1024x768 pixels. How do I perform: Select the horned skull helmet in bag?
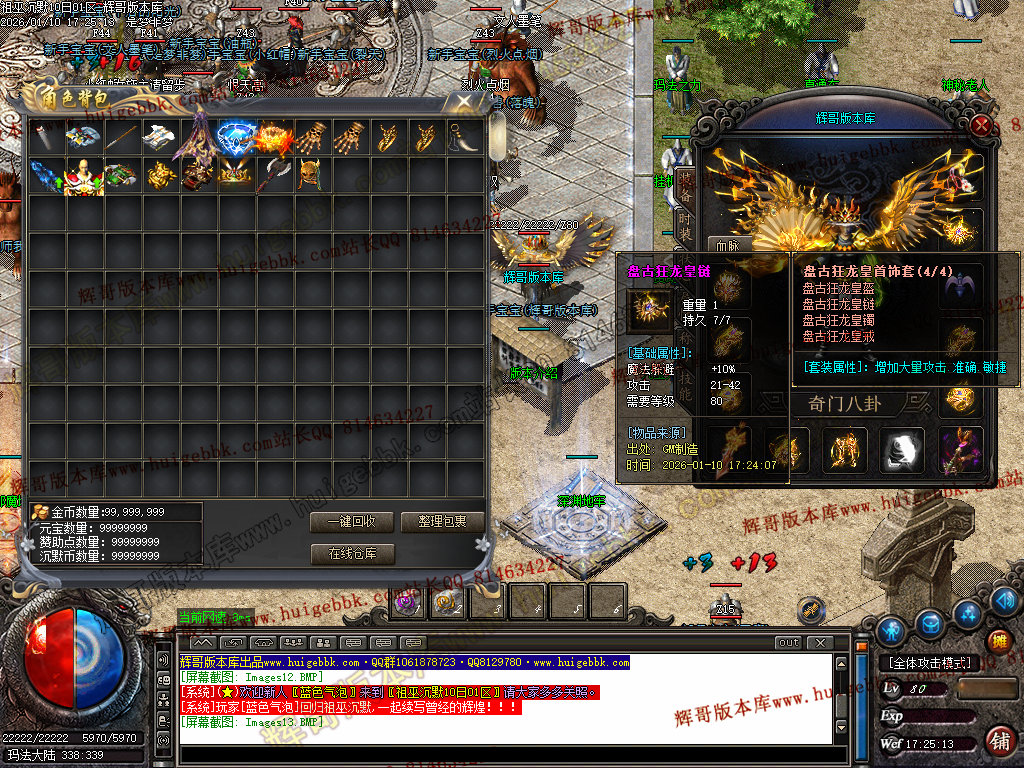coord(312,174)
